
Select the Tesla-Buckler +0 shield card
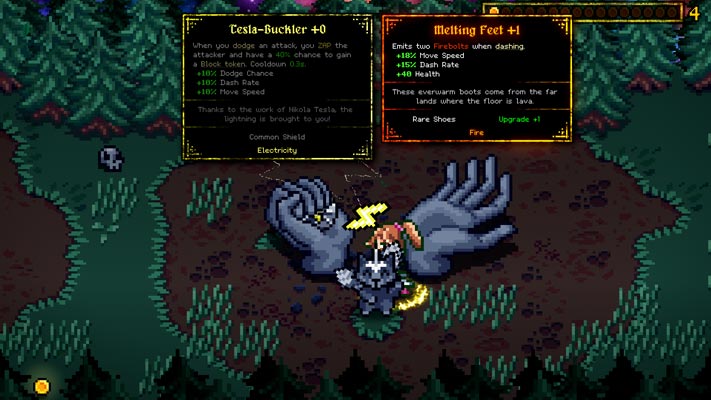tap(277, 86)
